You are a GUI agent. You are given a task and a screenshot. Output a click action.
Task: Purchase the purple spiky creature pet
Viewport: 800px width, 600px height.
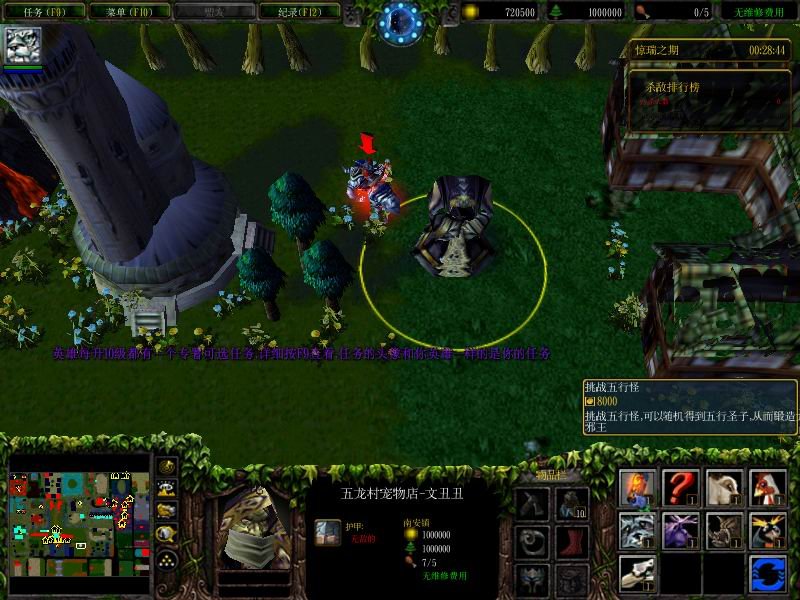tap(681, 531)
